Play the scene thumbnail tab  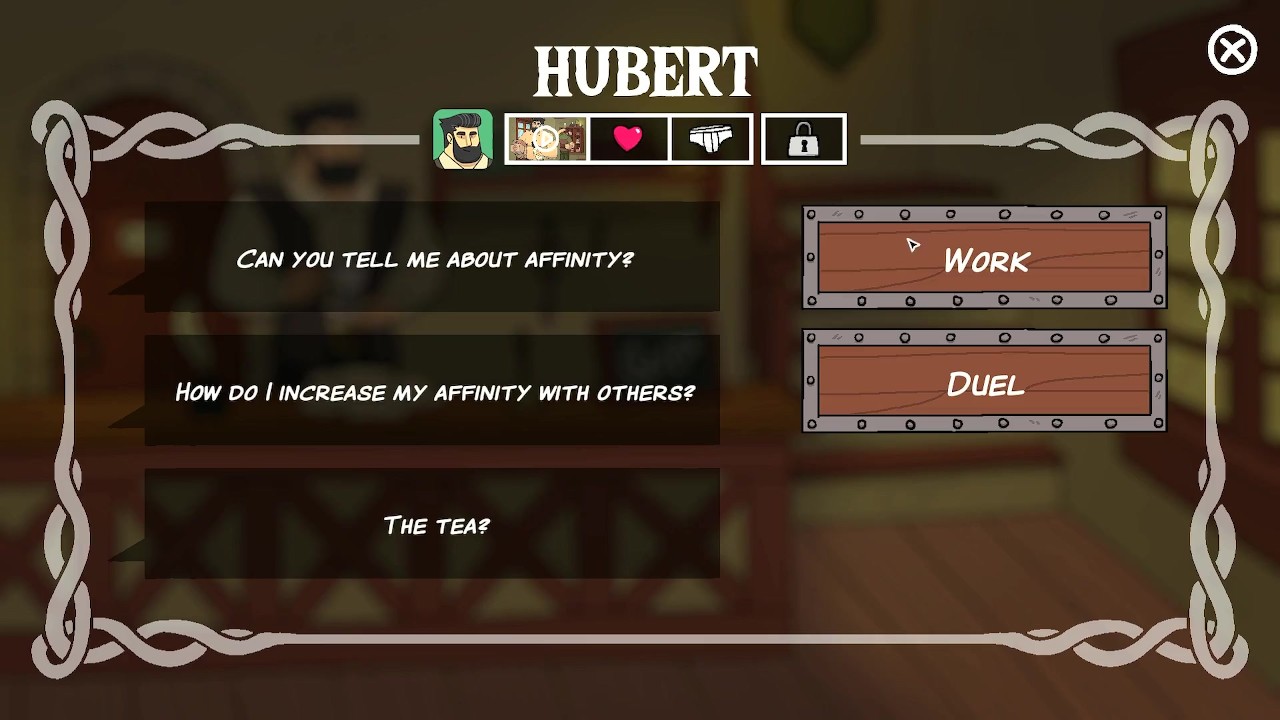pyautogui.click(x=546, y=139)
